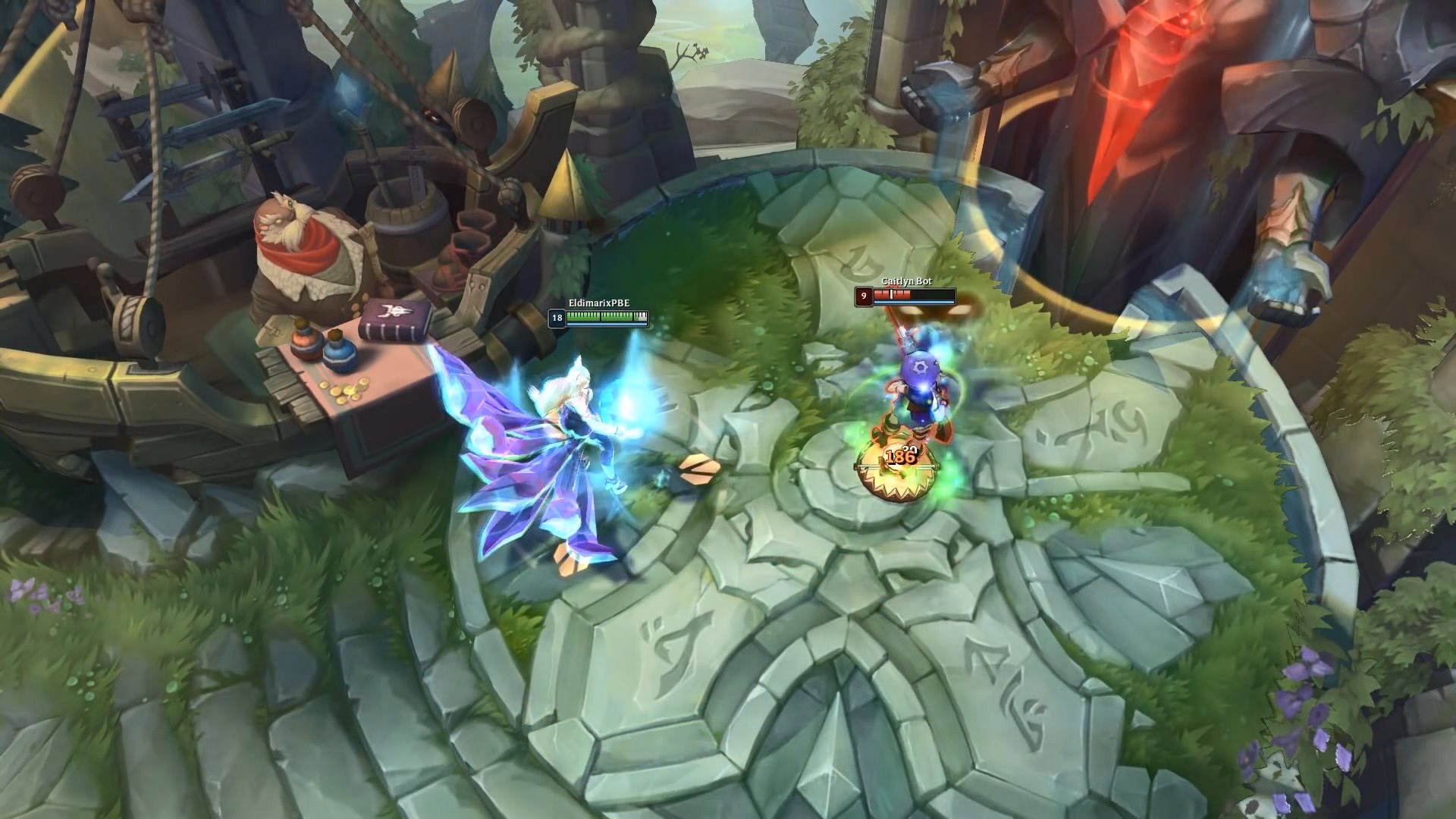1456x819 pixels.
Task: Click the Caitlyn Bot nameplate text
Action: (x=906, y=282)
